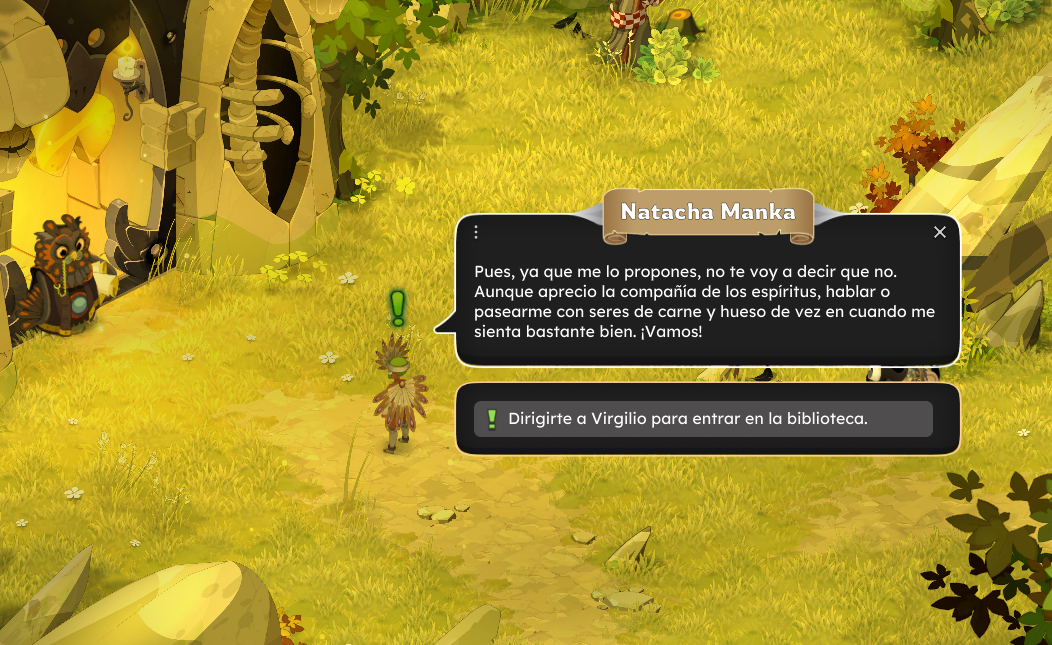This screenshot has width=1052, height=645.
Task: Open the three-dot dialogue options menu
Action: 476,232
